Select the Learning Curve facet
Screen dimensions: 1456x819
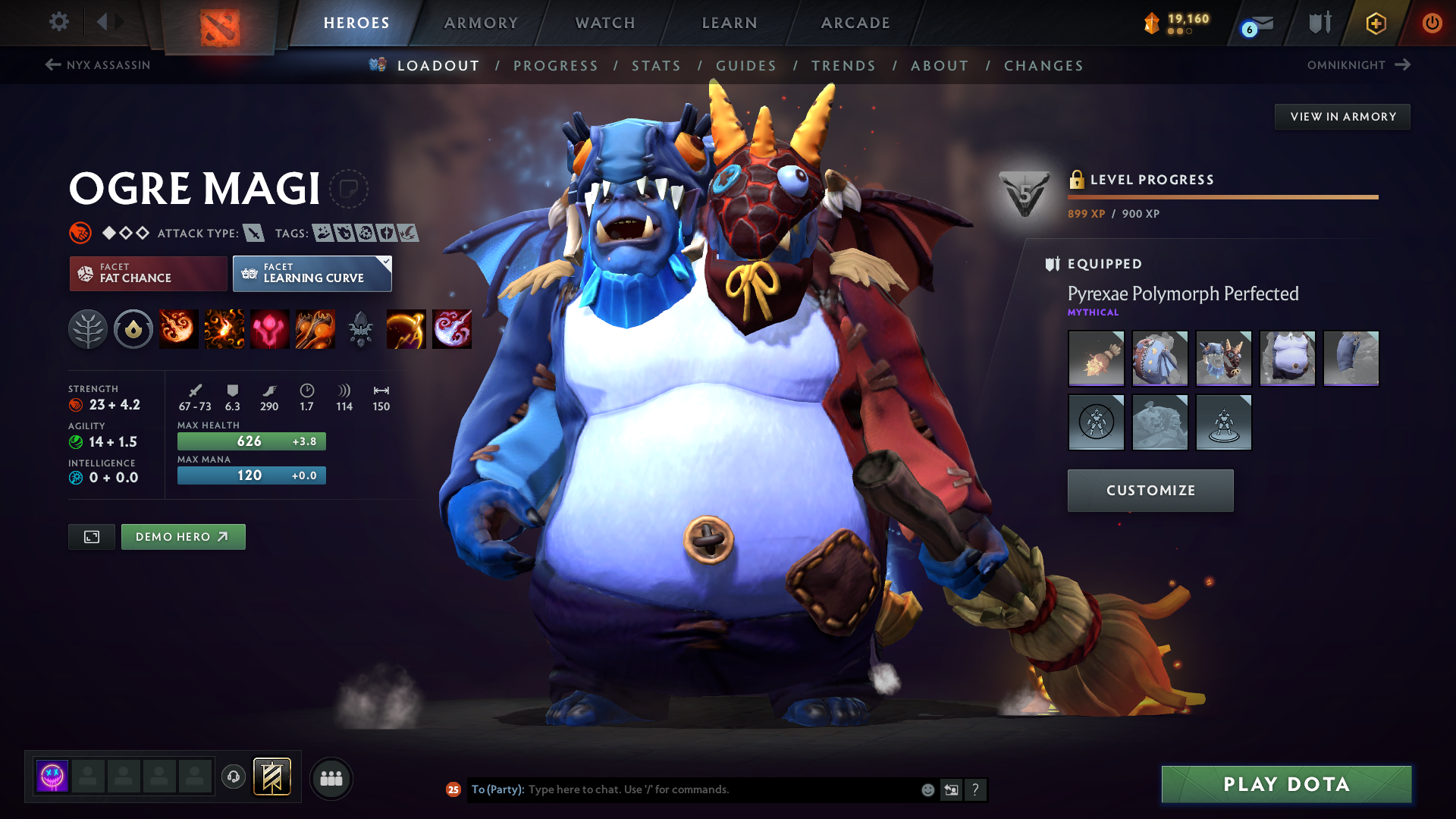pyautogui.click(x=312, y=273)
